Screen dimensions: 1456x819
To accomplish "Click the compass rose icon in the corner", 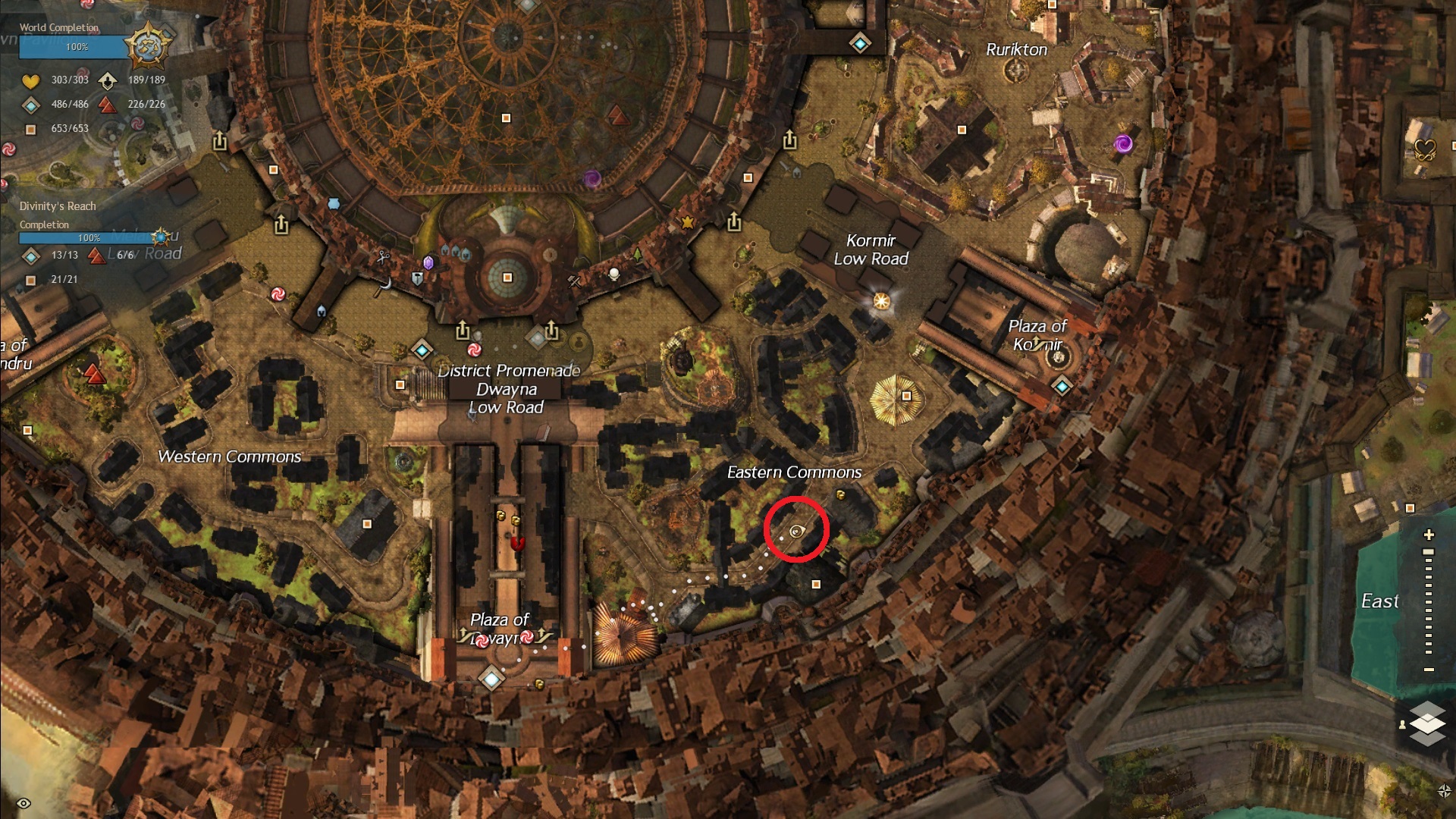I will click(1444, 791).
